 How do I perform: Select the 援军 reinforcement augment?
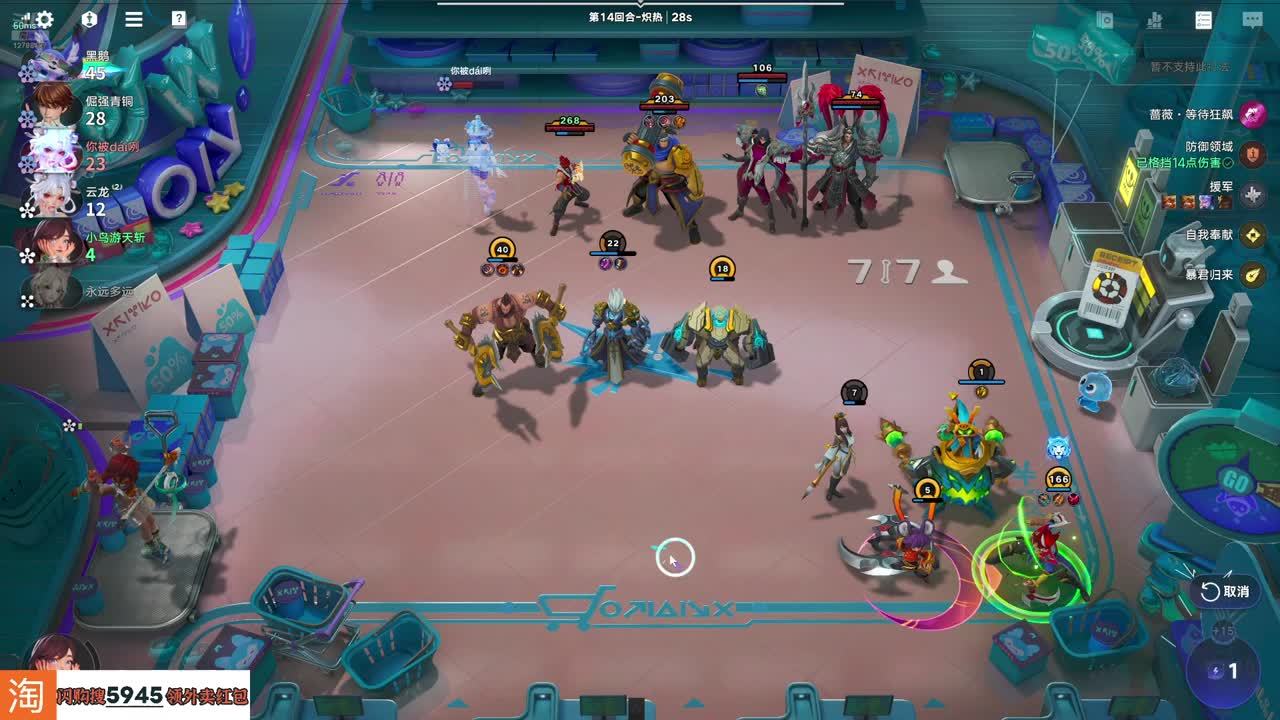1252,194
